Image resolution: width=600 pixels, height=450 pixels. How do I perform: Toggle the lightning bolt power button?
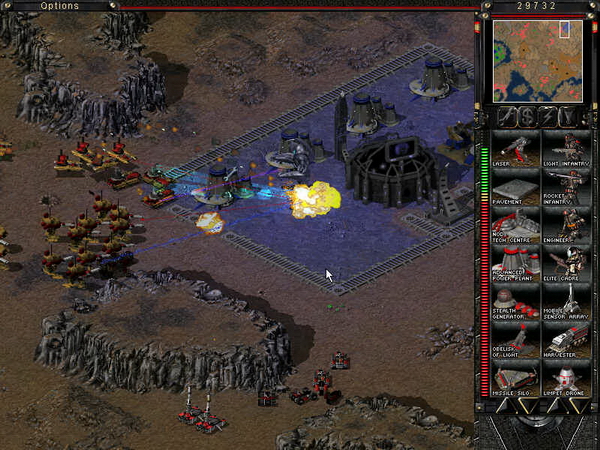pyautogui.click(x=550, y=116)
